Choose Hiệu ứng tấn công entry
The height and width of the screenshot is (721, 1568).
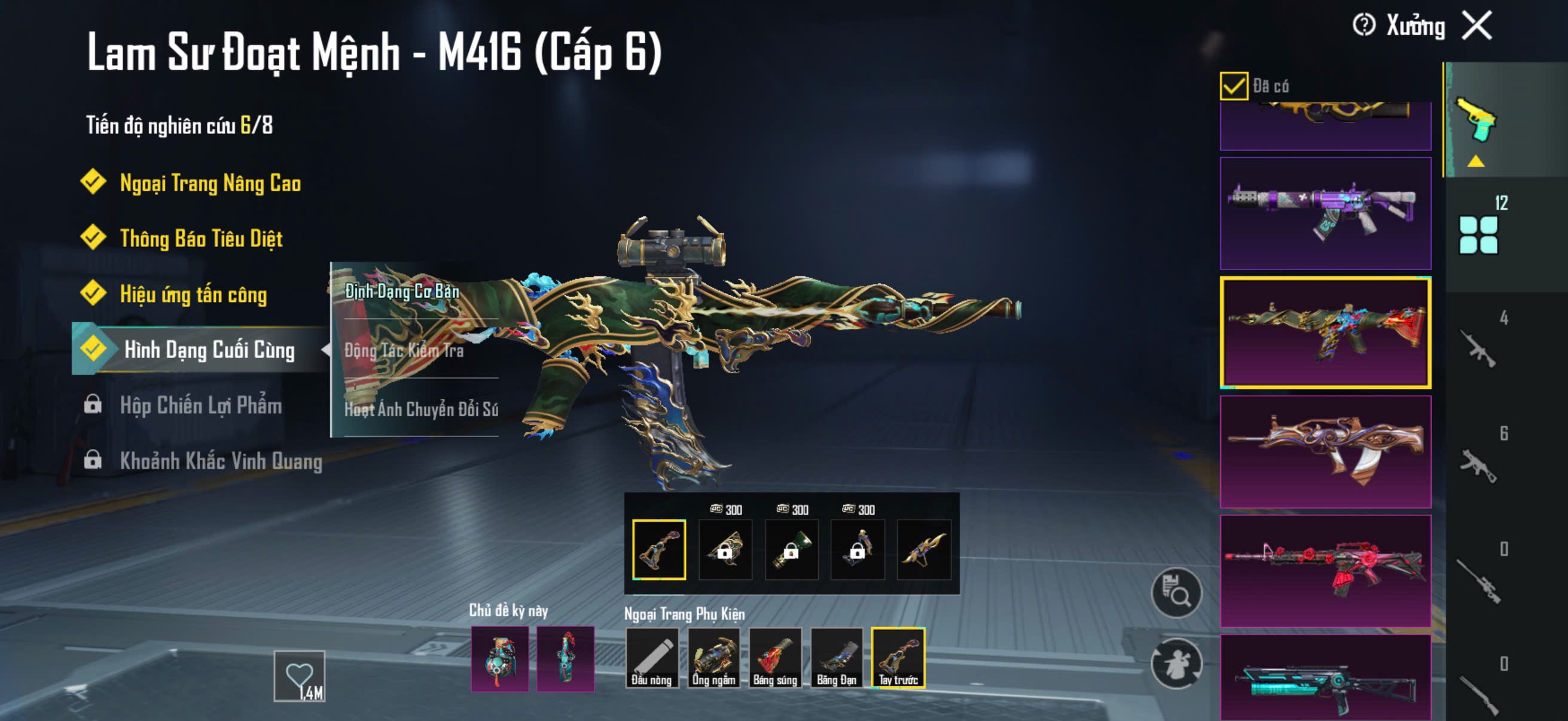click(193, 295)
